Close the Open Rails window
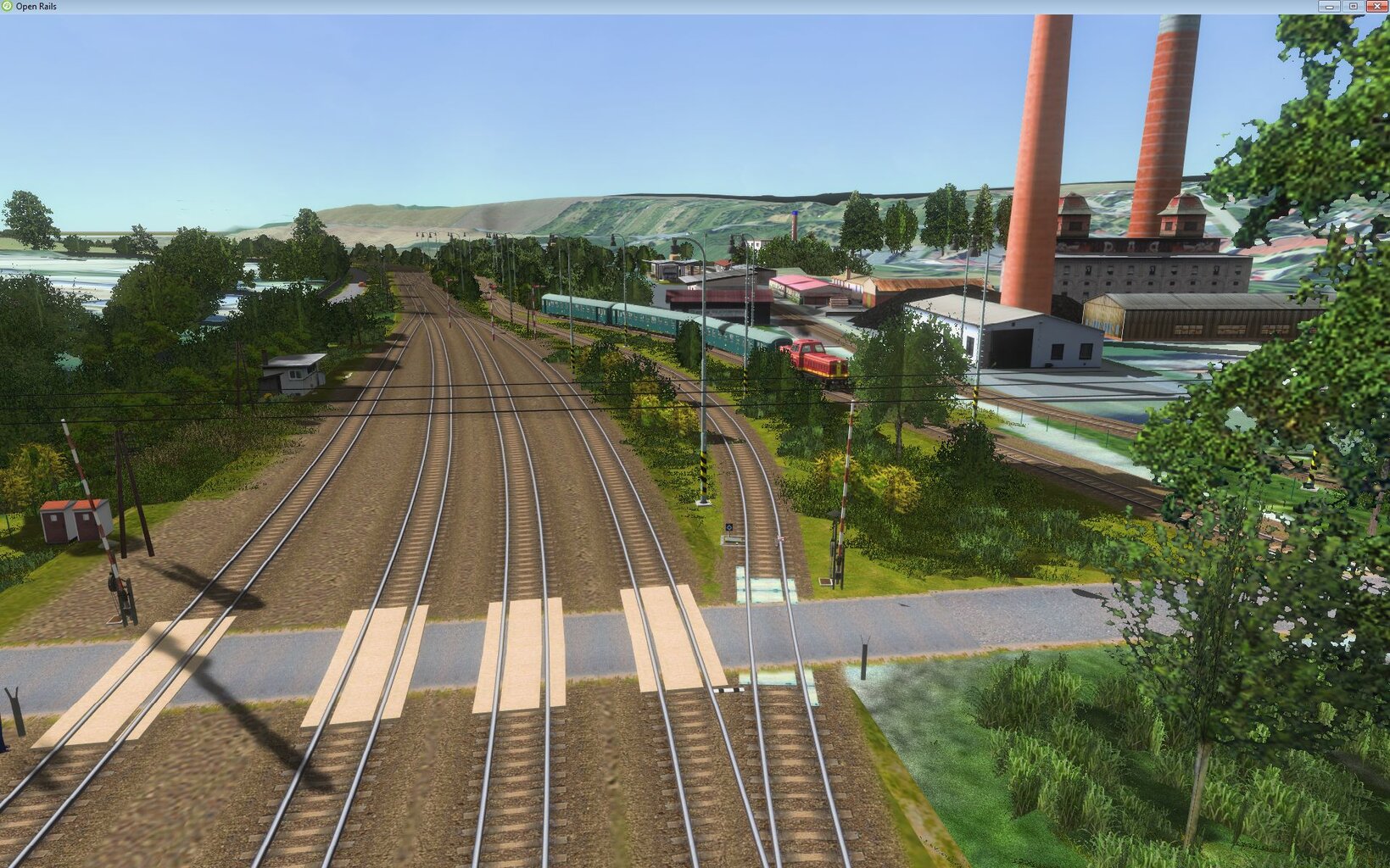The height and width of the screenshot is (868, 1390). (x=1376, y=6)
